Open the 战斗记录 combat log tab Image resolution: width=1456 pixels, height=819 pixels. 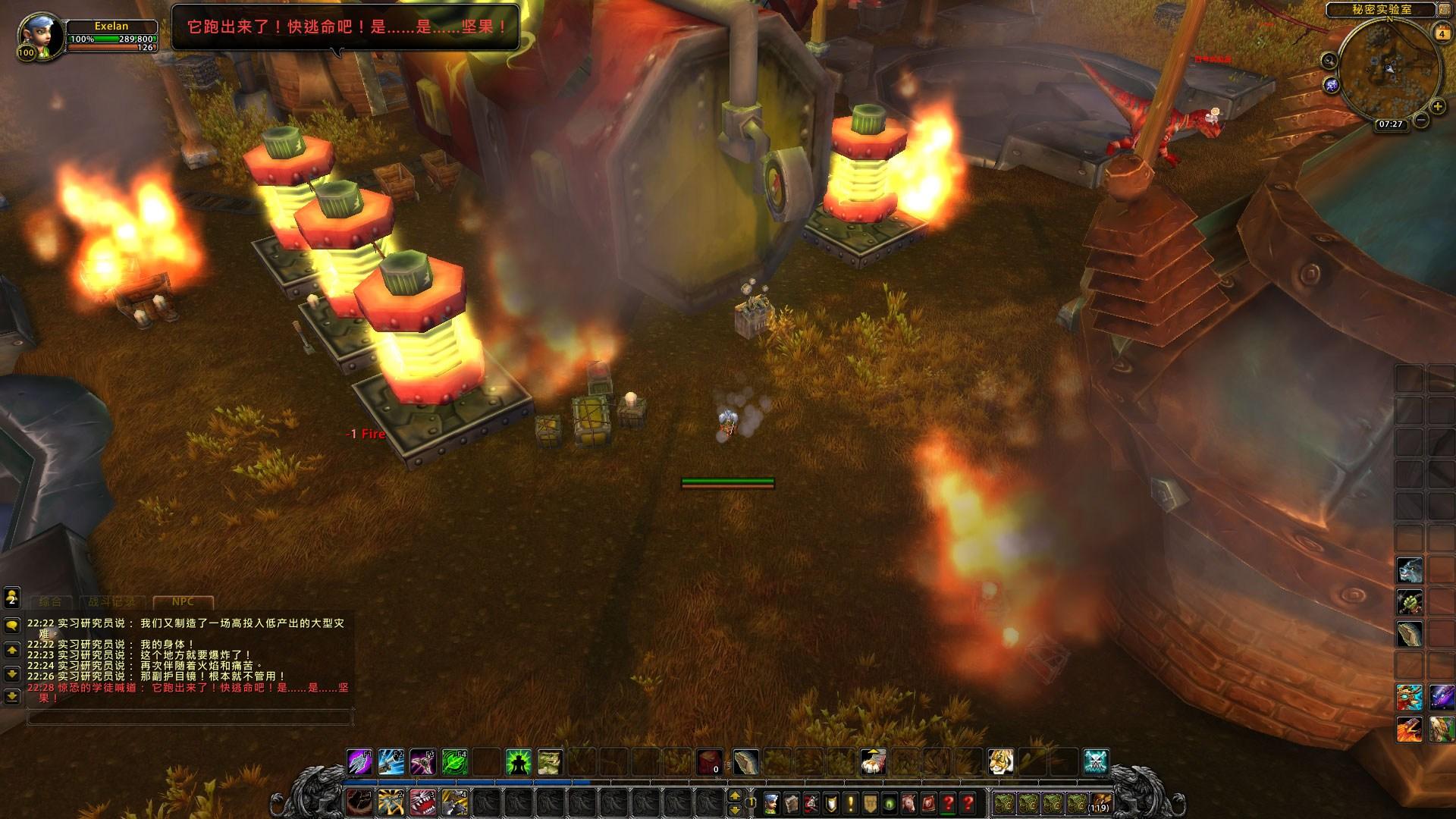click(x=111, y=601)
